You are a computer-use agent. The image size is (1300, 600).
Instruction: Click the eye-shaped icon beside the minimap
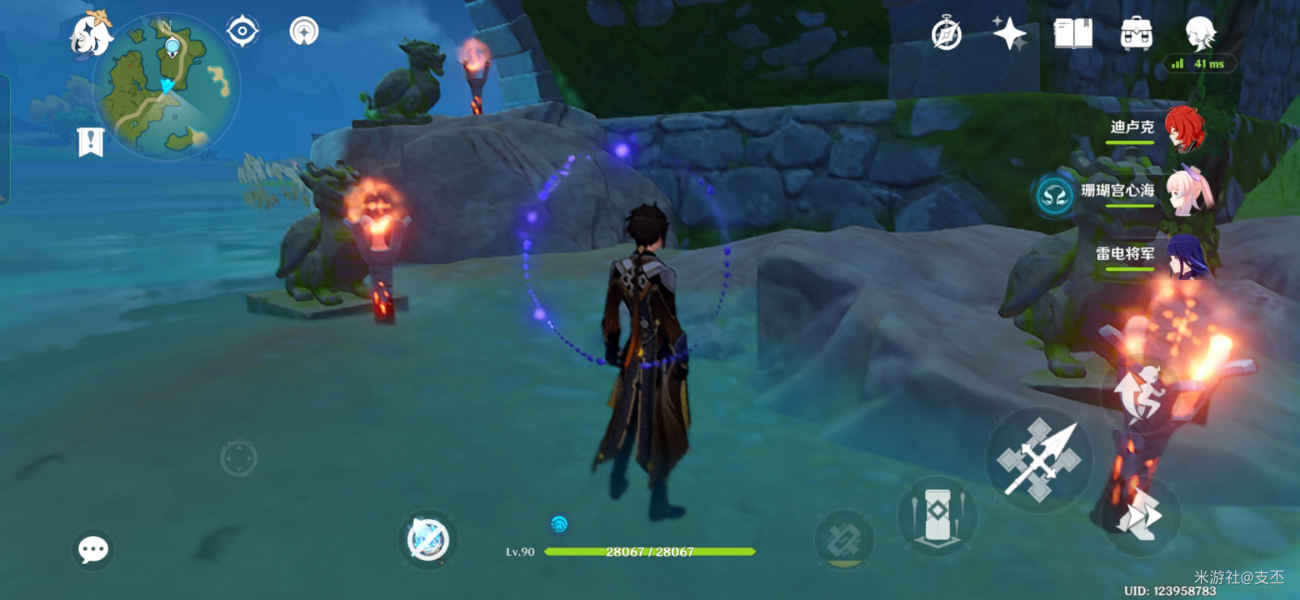(x=242, y=31)
